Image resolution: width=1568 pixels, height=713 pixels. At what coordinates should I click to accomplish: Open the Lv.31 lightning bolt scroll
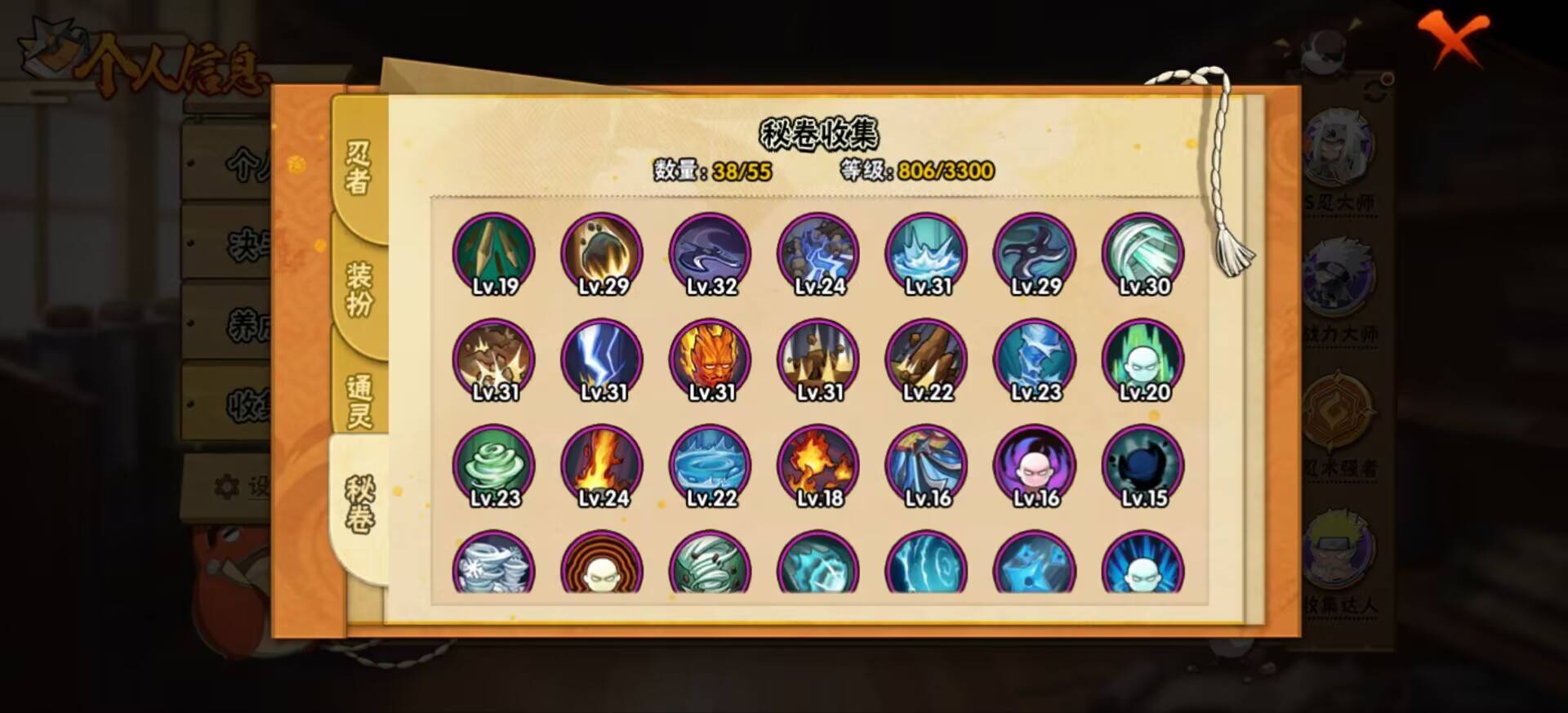[x=601, y=359]
